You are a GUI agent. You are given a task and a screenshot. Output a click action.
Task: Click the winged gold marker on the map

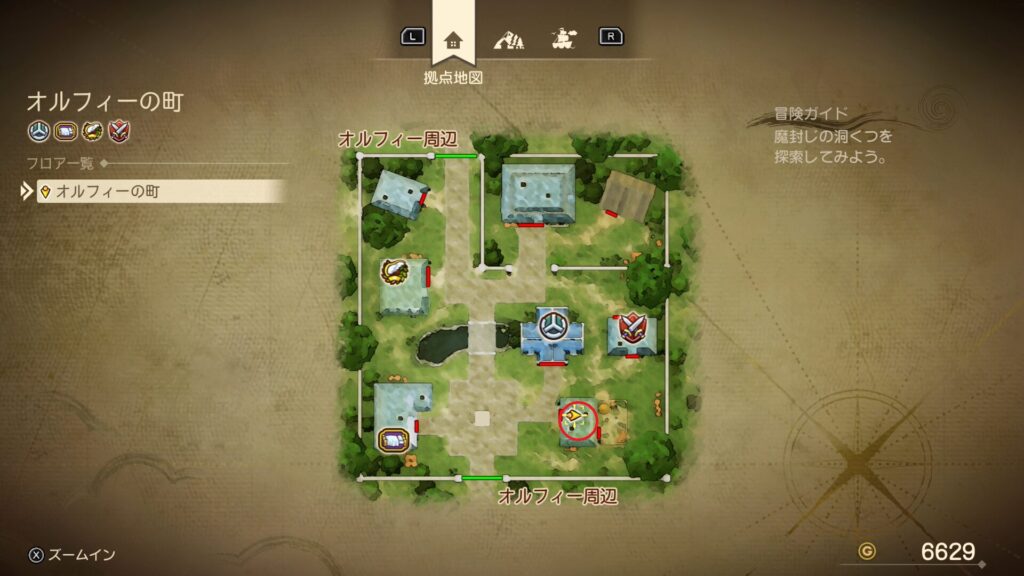tap(396, 272)
